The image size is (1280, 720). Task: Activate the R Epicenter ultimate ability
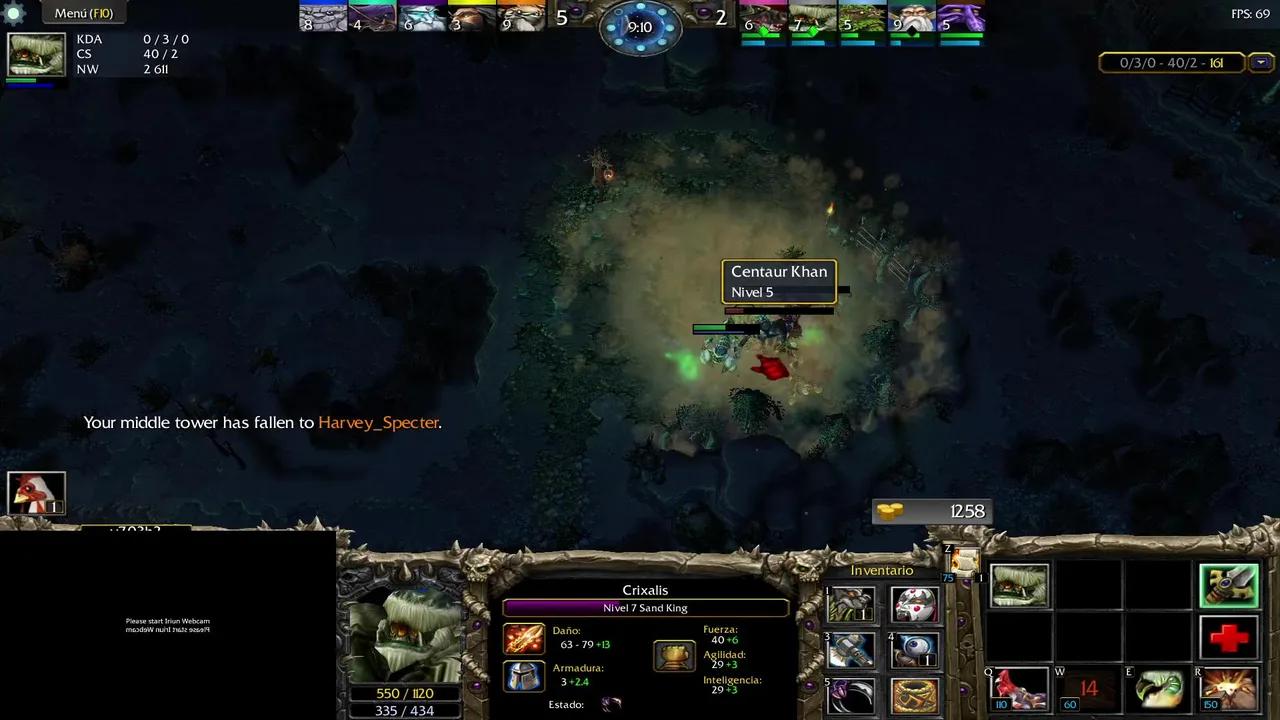[1229, 688]
